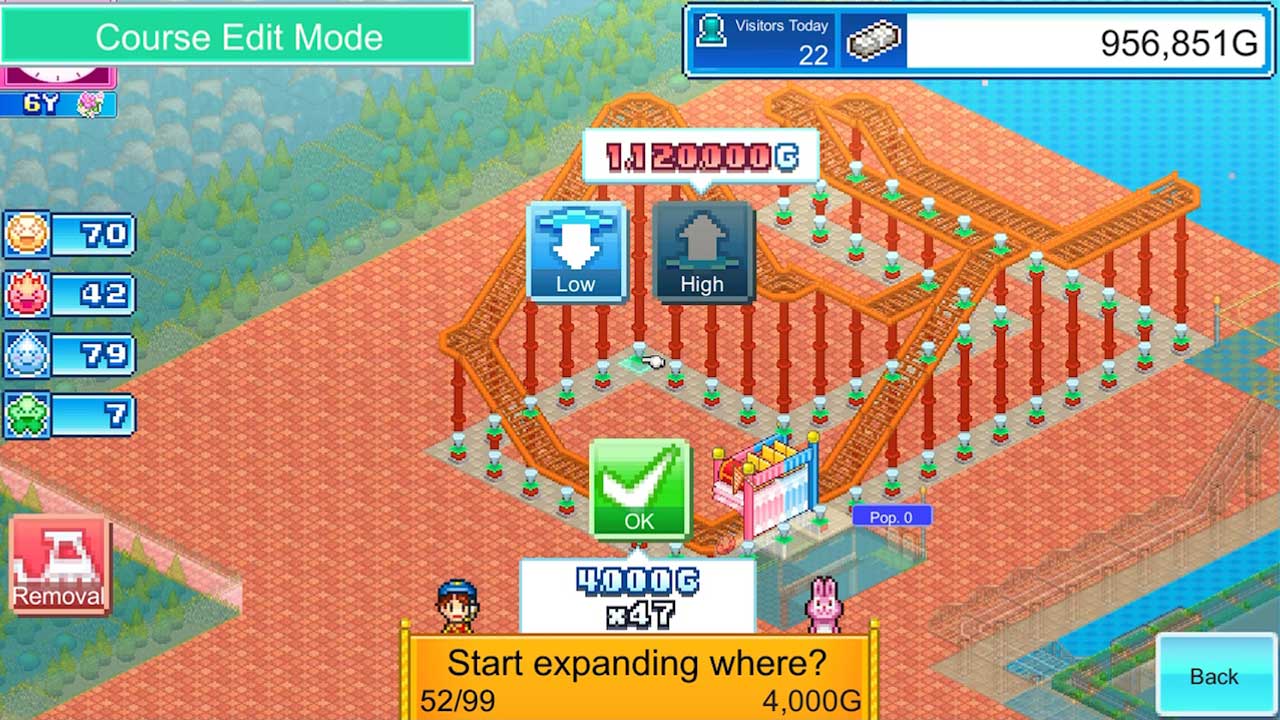
Task: Raise the track with the High button
Action: point(702,251)
